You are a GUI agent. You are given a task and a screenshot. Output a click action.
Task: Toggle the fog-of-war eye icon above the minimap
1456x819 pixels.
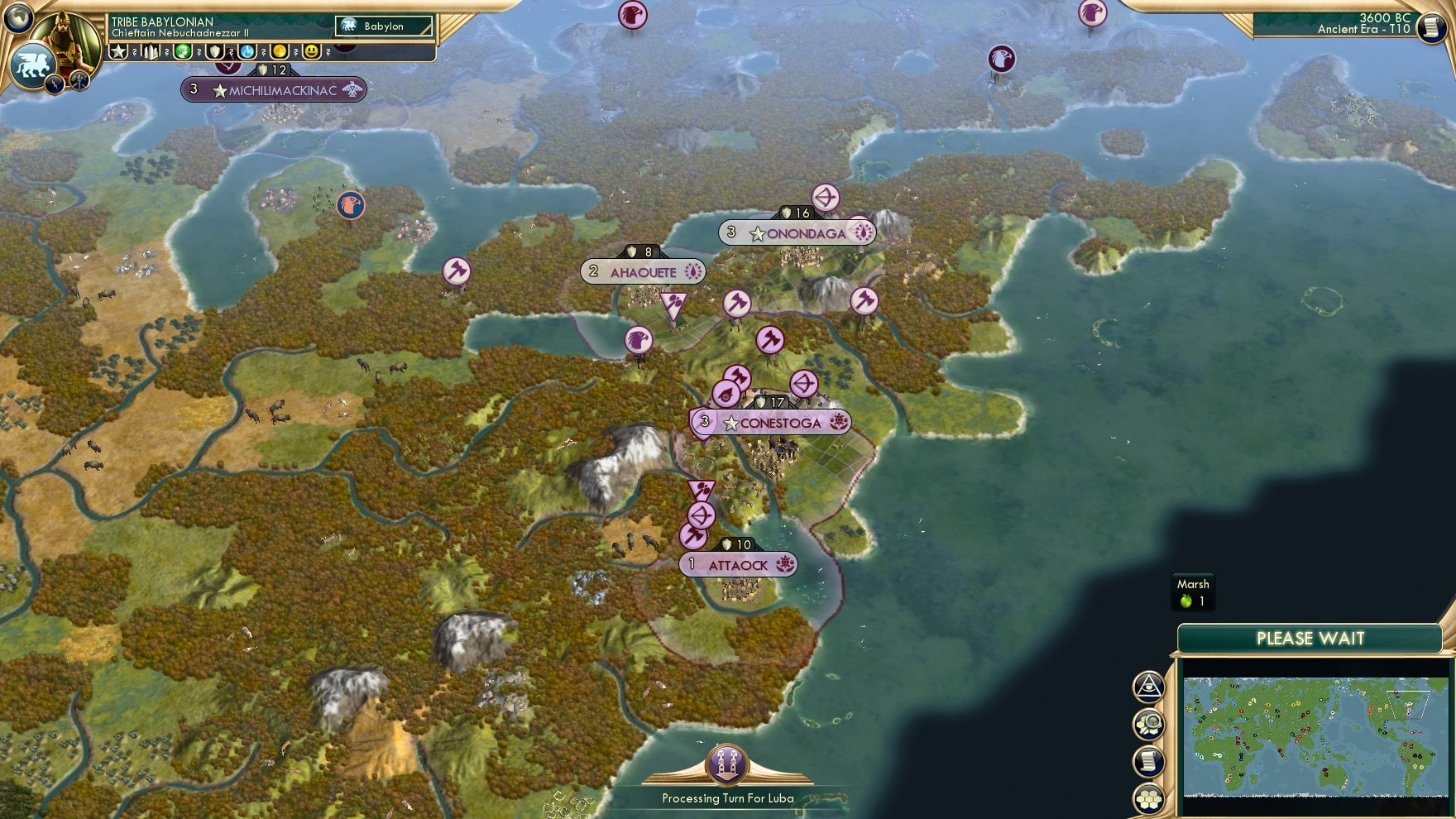tap(1148, 687)
